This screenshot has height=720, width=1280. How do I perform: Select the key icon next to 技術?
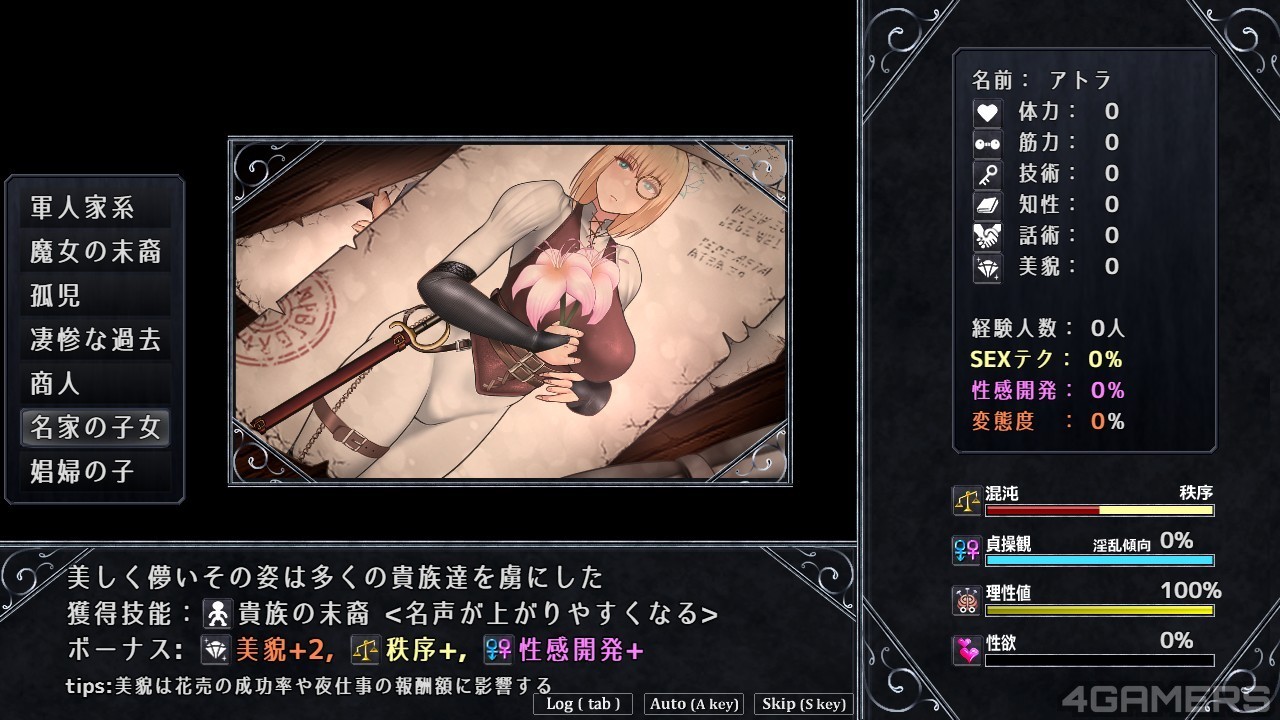click(x=985, y=173)
